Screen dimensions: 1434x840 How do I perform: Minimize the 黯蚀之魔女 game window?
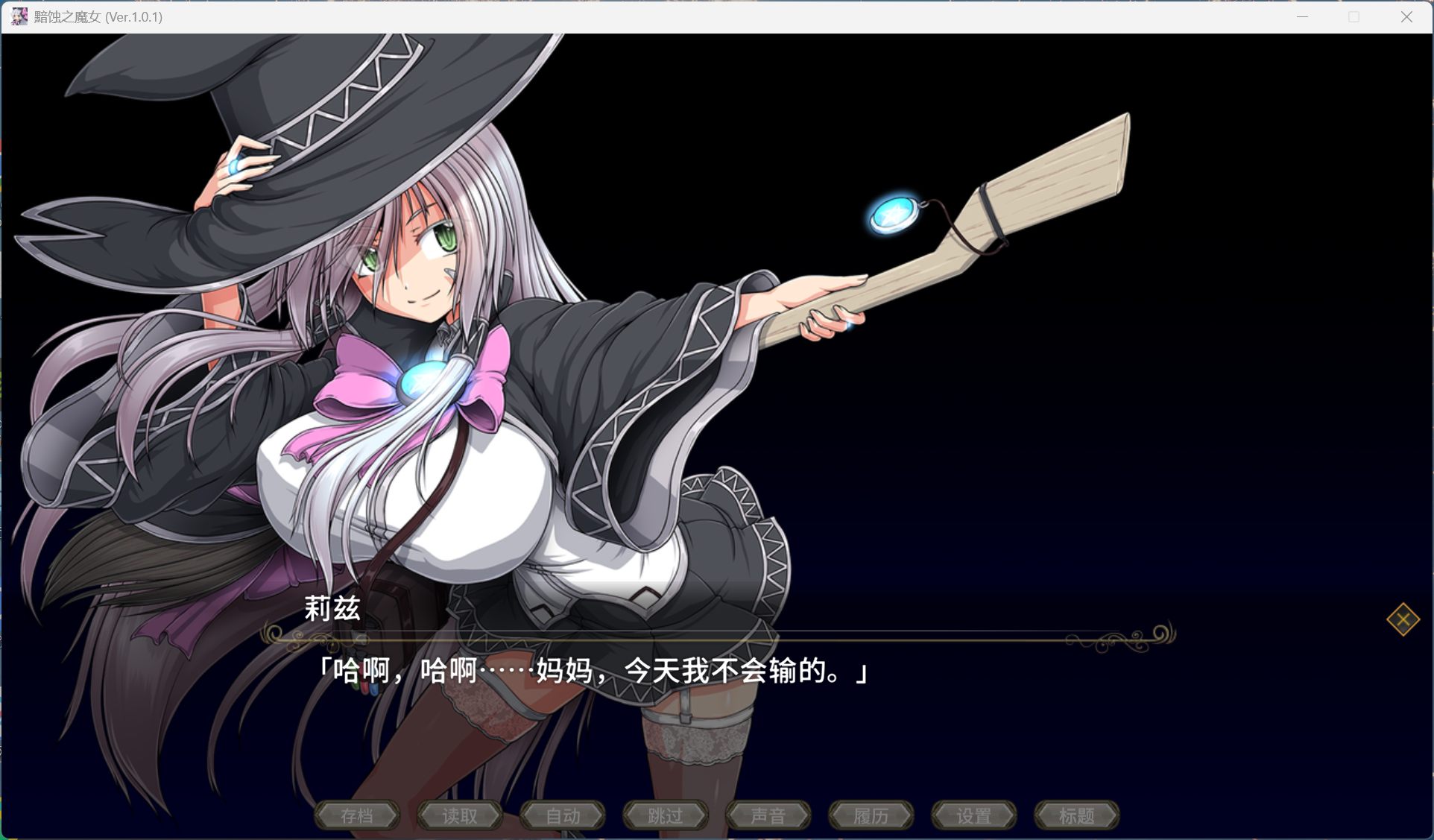(1302, 16)
